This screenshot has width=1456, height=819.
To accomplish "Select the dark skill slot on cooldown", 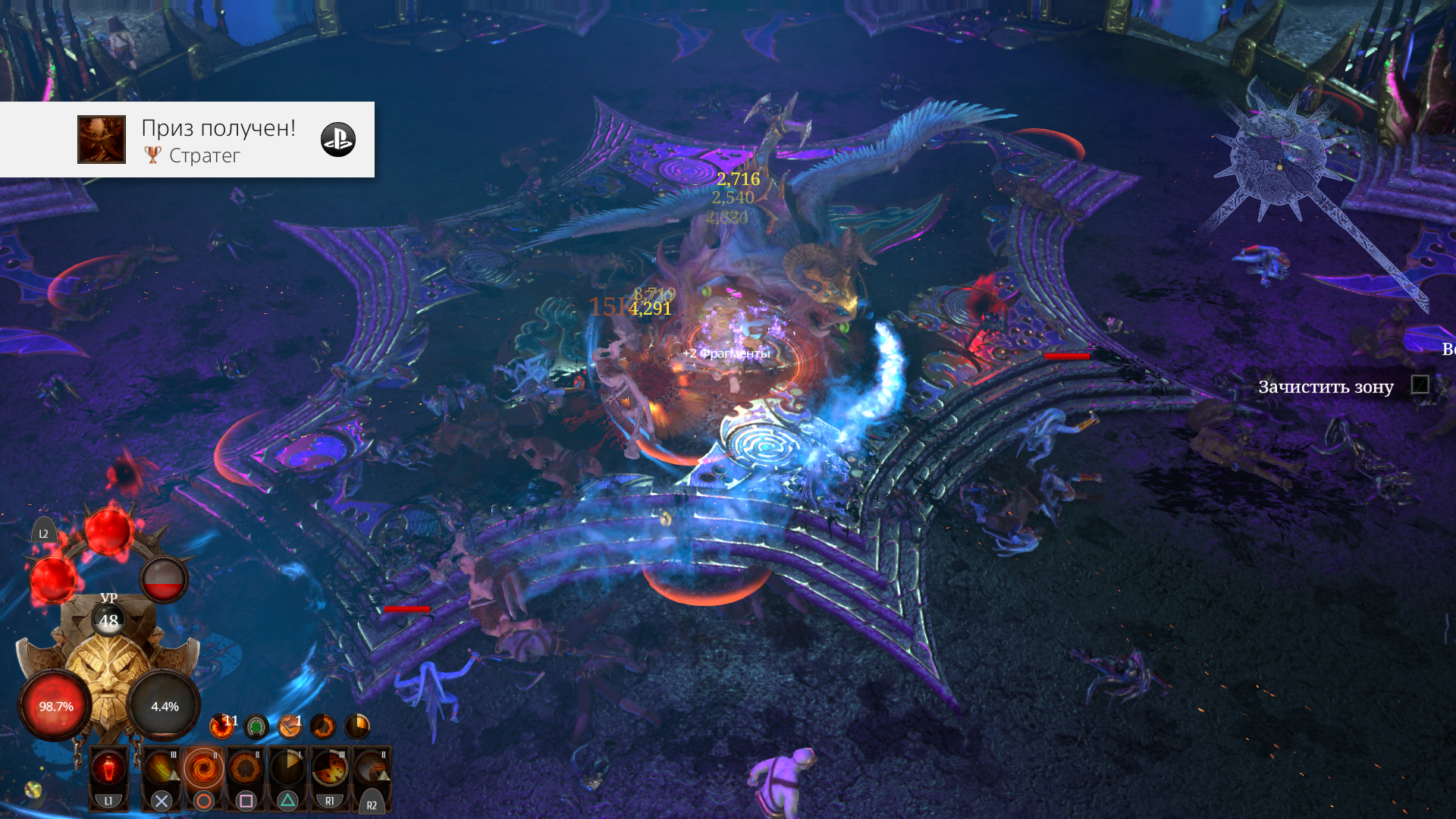I will coord(287,770).
